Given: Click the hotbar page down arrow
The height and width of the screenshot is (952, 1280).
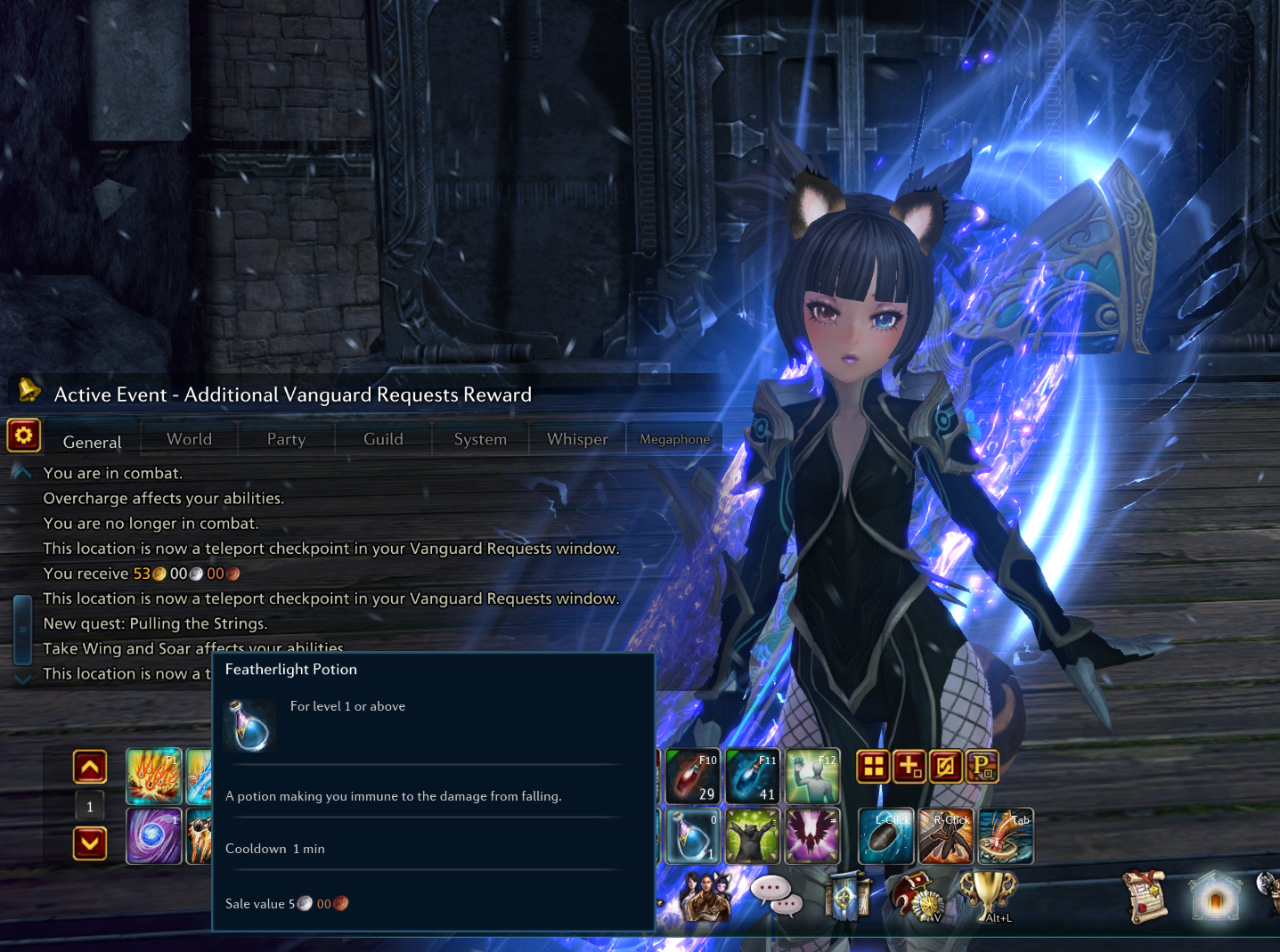Looking at the screenshot, I should tap(90, 843).
